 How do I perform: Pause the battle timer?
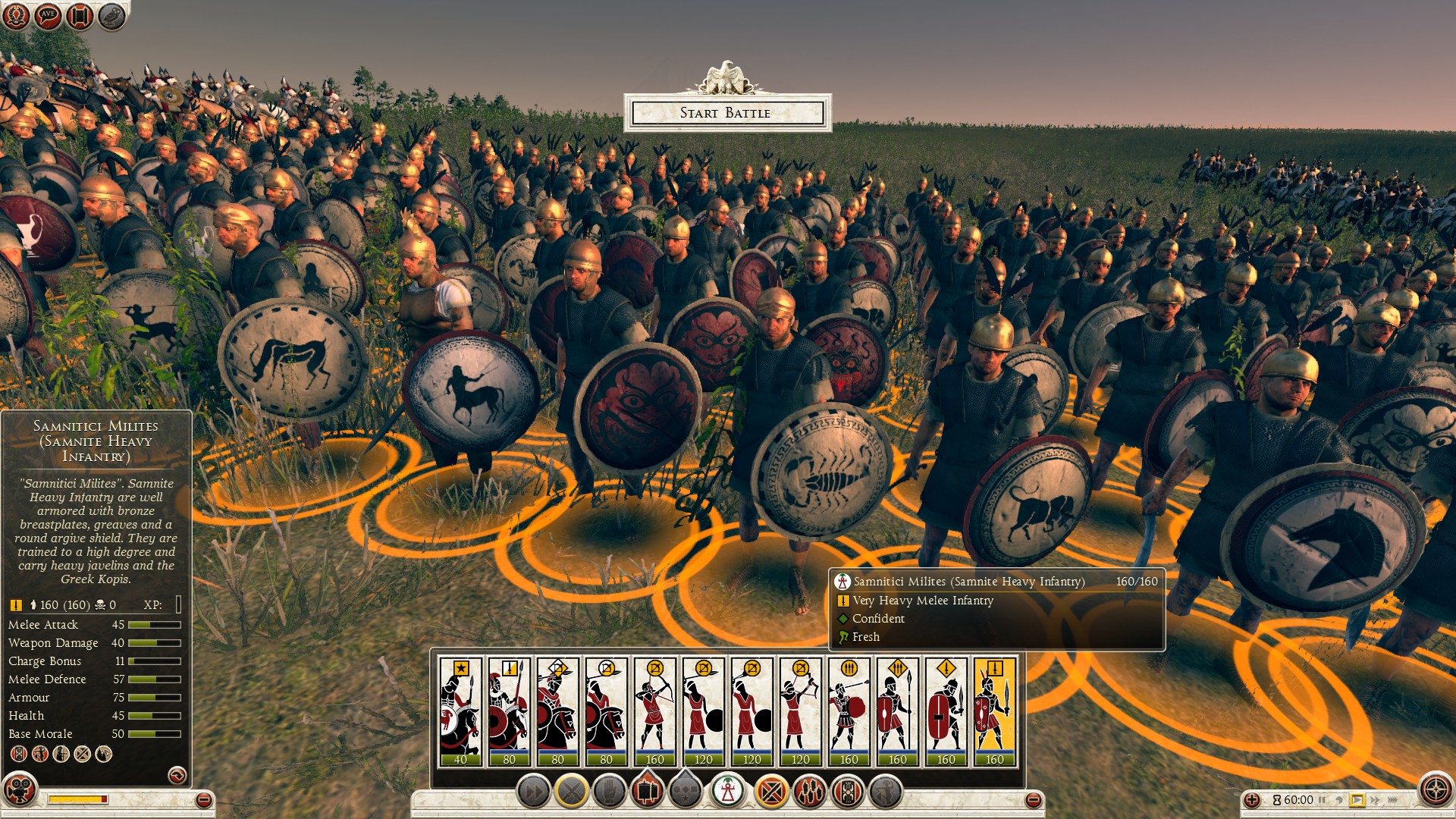[1323, 800]
